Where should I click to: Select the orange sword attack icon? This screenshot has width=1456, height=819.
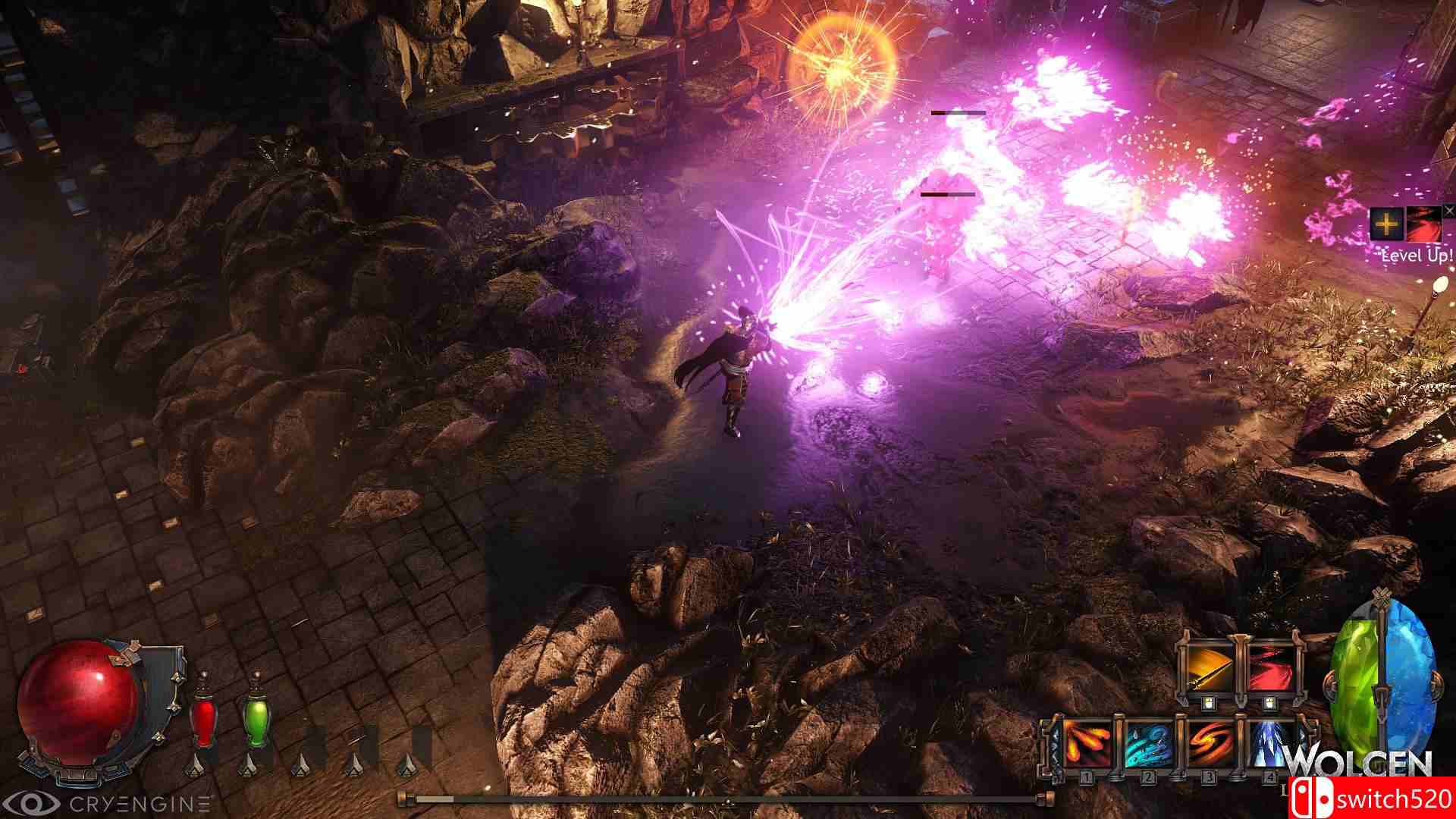pyautogui.click(x=1209, y=667)
